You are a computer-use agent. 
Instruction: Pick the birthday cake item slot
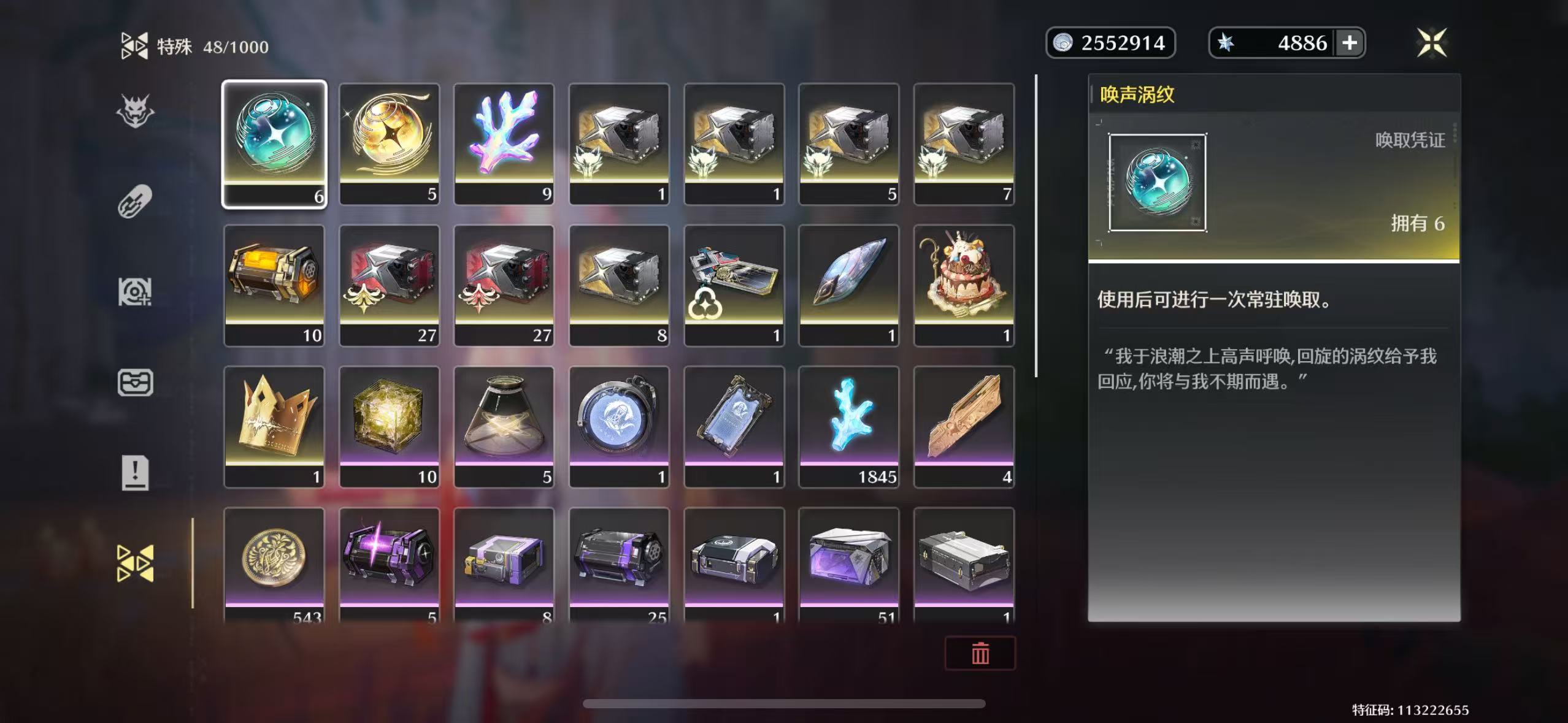(x=964, y=285)
